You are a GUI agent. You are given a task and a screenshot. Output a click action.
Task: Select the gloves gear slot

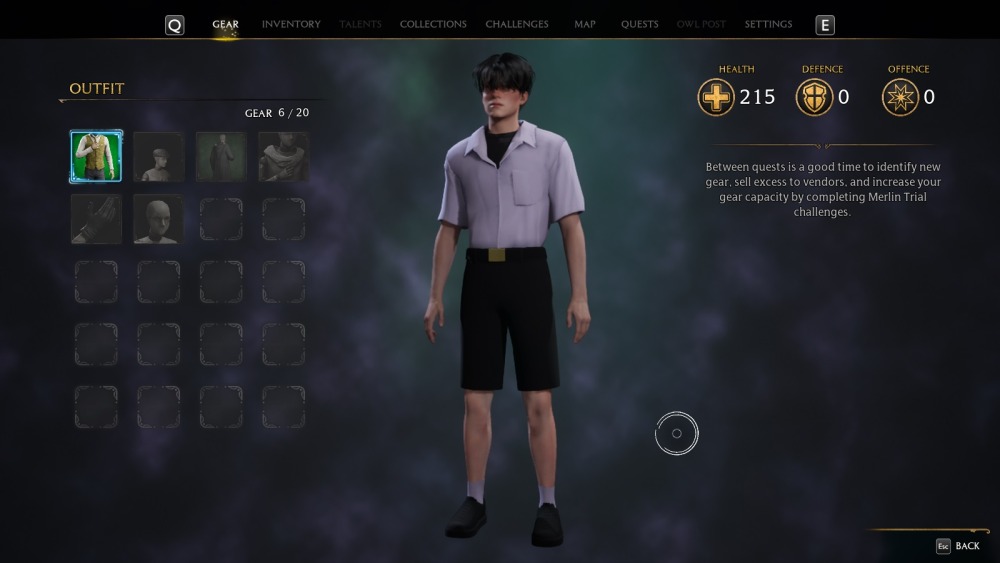(x=96, y=219)
